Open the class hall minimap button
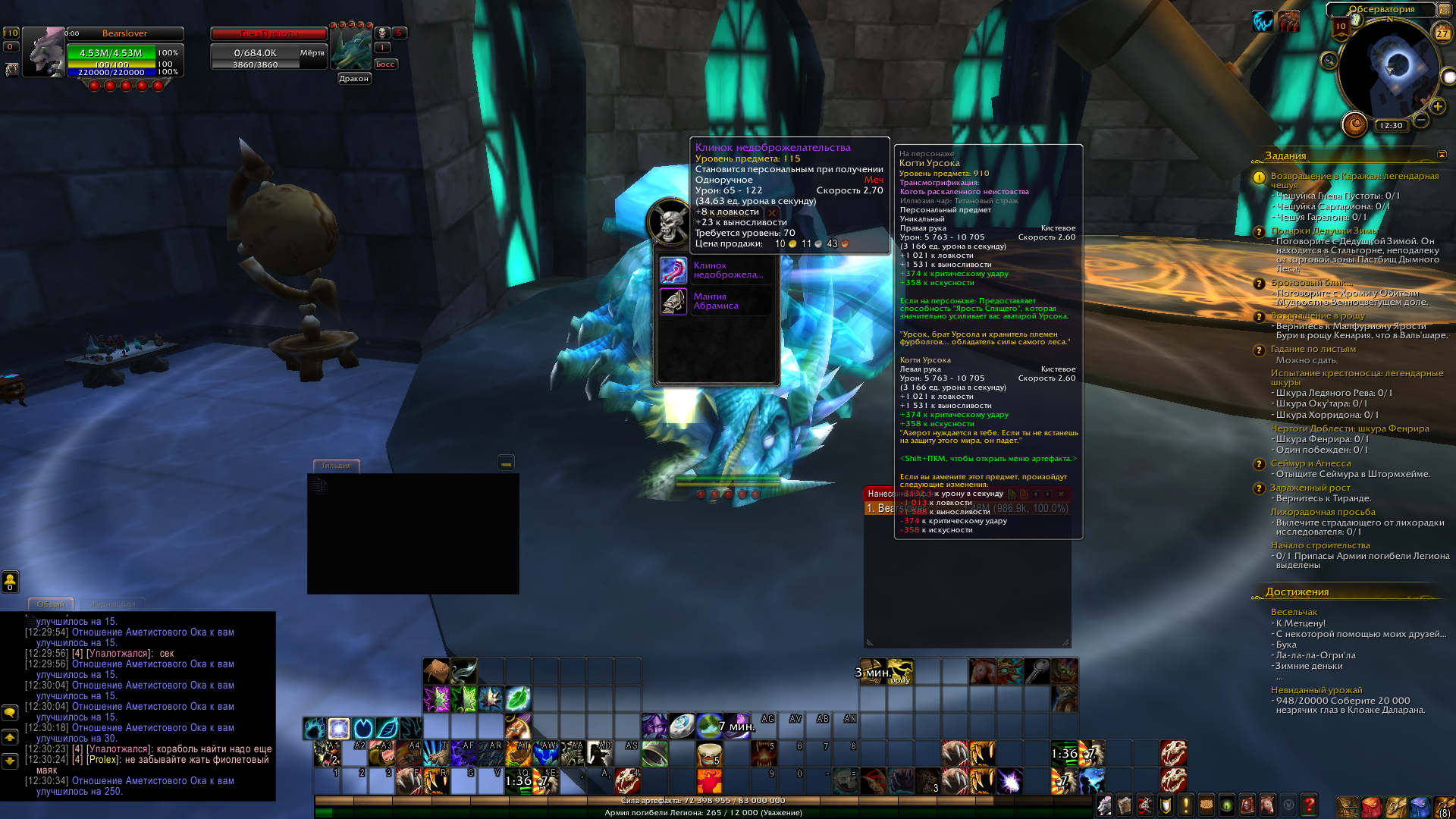The image size is (1456, 819). pyautogui.click(x=1354, y=124)
